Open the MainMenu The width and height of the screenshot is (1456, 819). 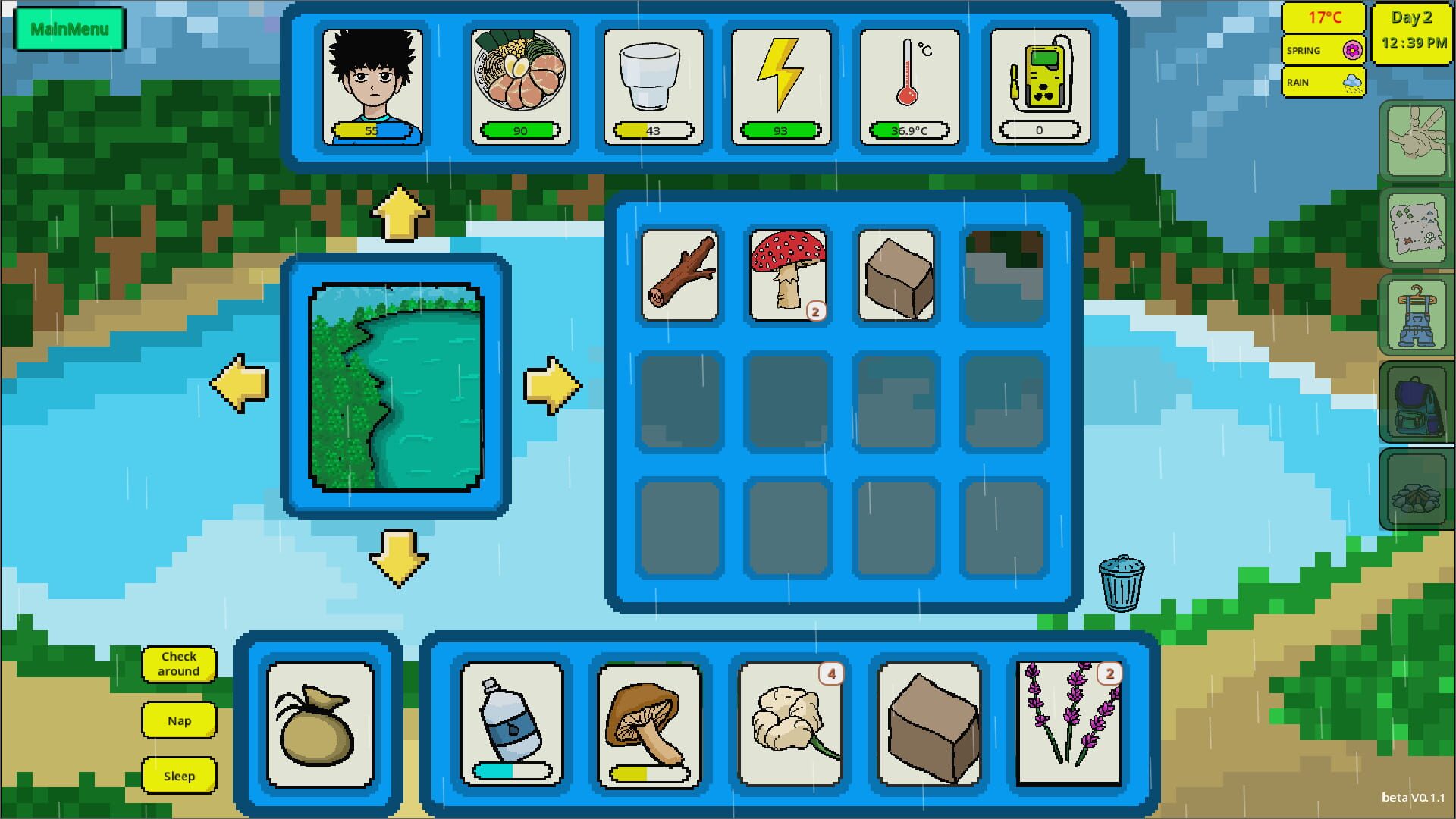(x=69, y=27)
